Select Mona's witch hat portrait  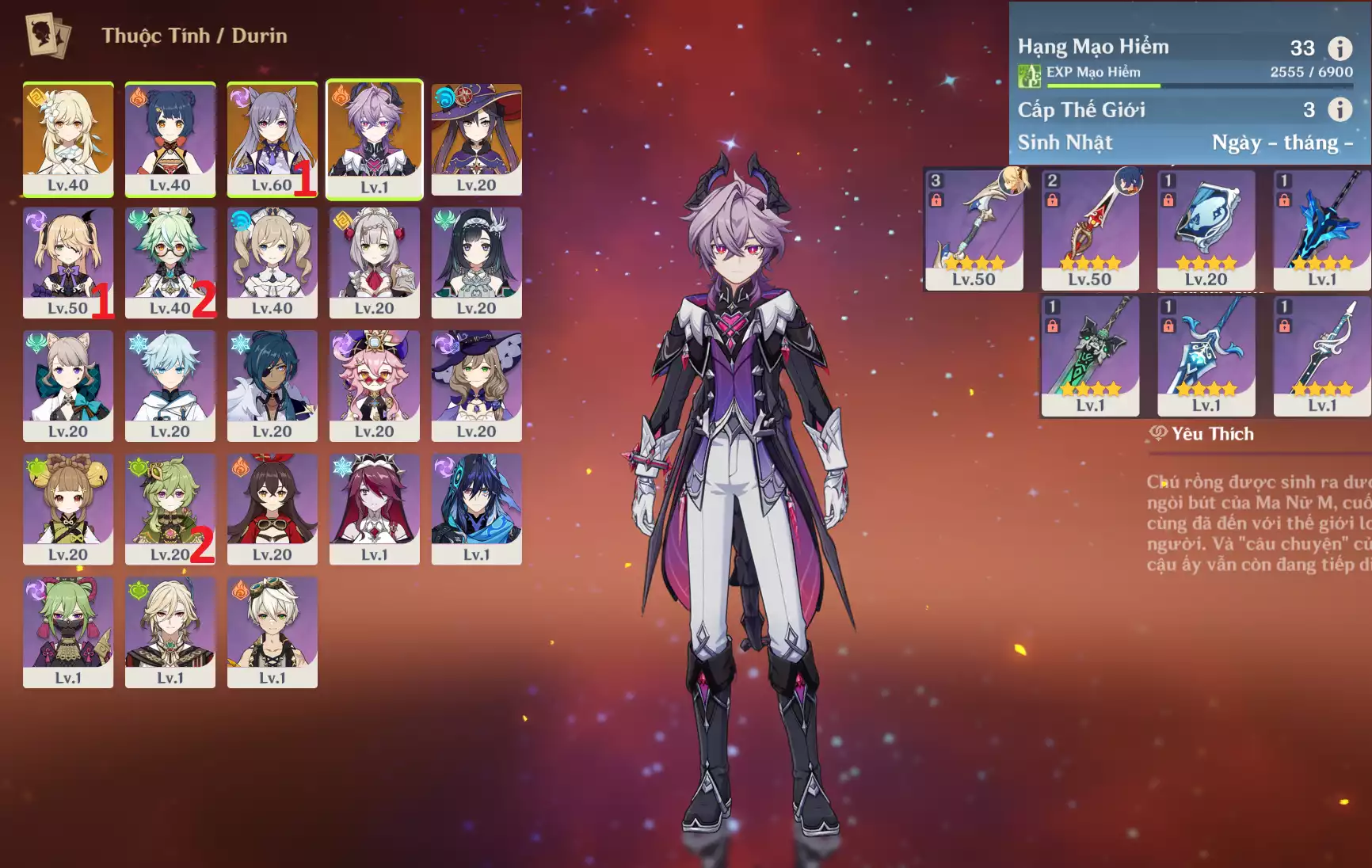coord(476,139)
